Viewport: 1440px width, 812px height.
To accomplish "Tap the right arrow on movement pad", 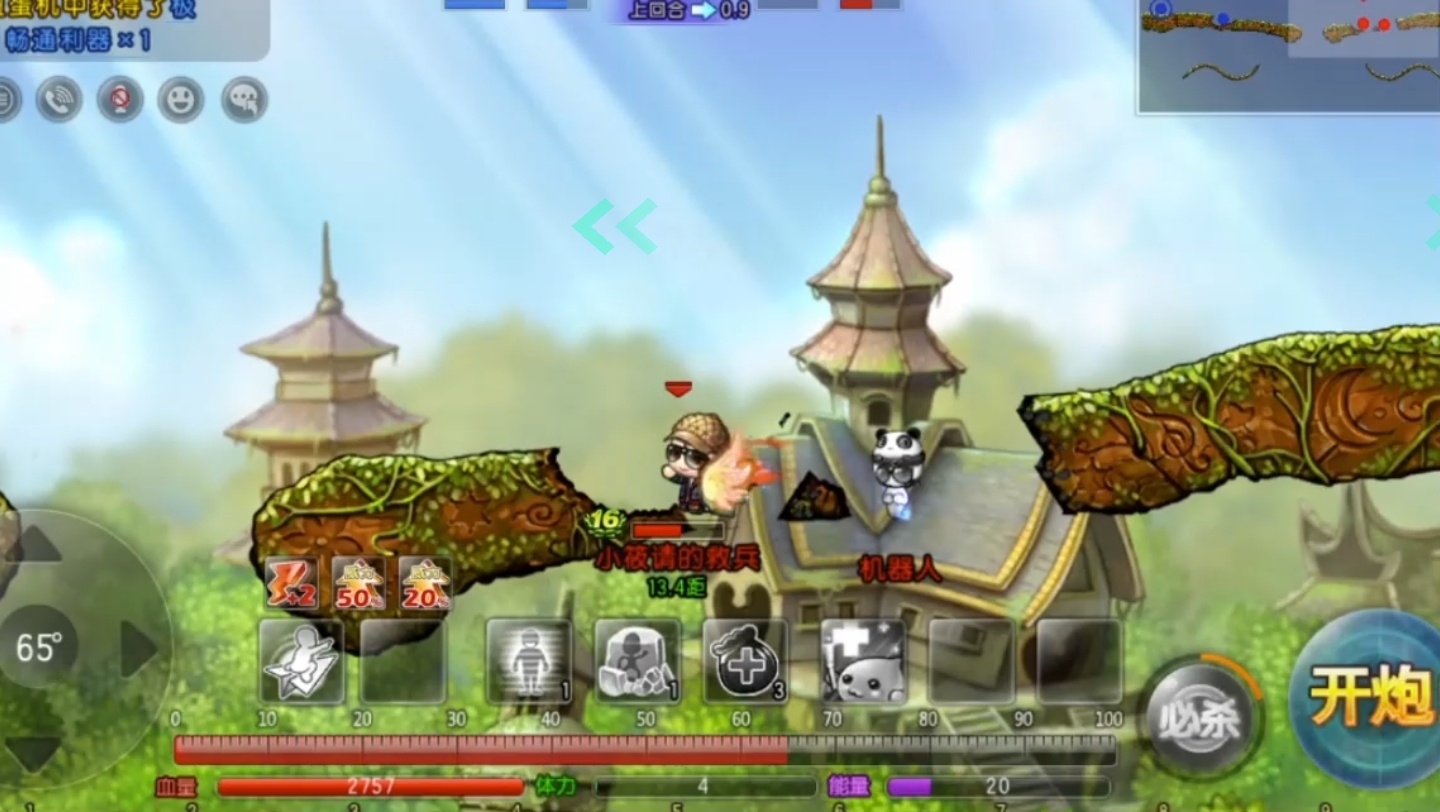I will click(x=138, y=648).
